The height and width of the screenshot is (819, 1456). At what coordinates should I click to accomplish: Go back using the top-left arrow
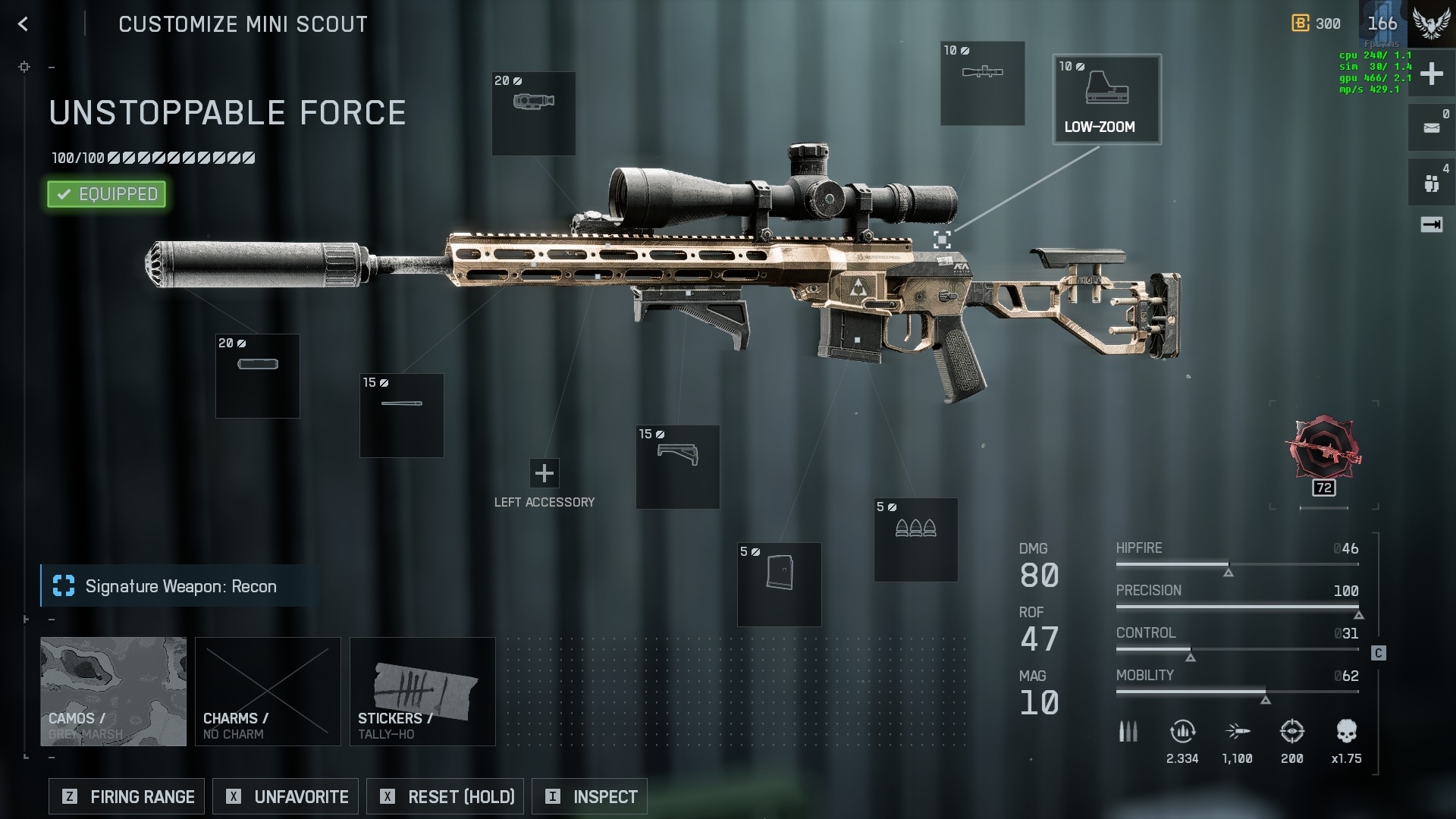pyautogui.click(x=24, y=24)
